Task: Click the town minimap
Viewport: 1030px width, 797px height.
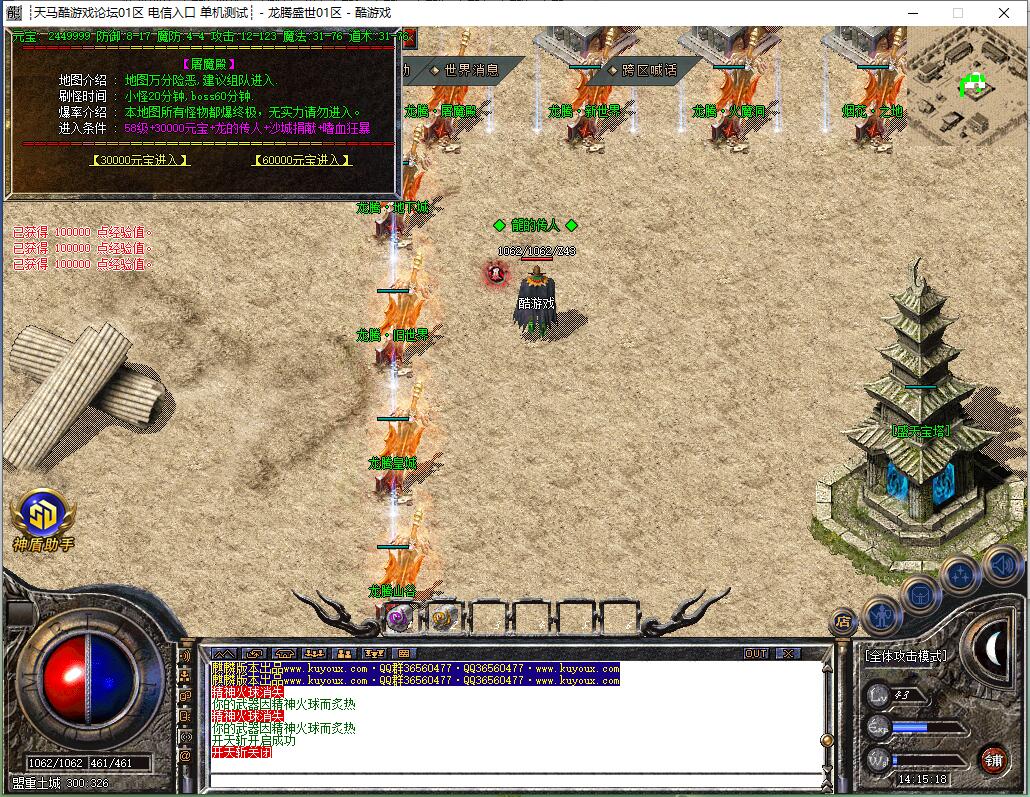Action: (966, 85)
